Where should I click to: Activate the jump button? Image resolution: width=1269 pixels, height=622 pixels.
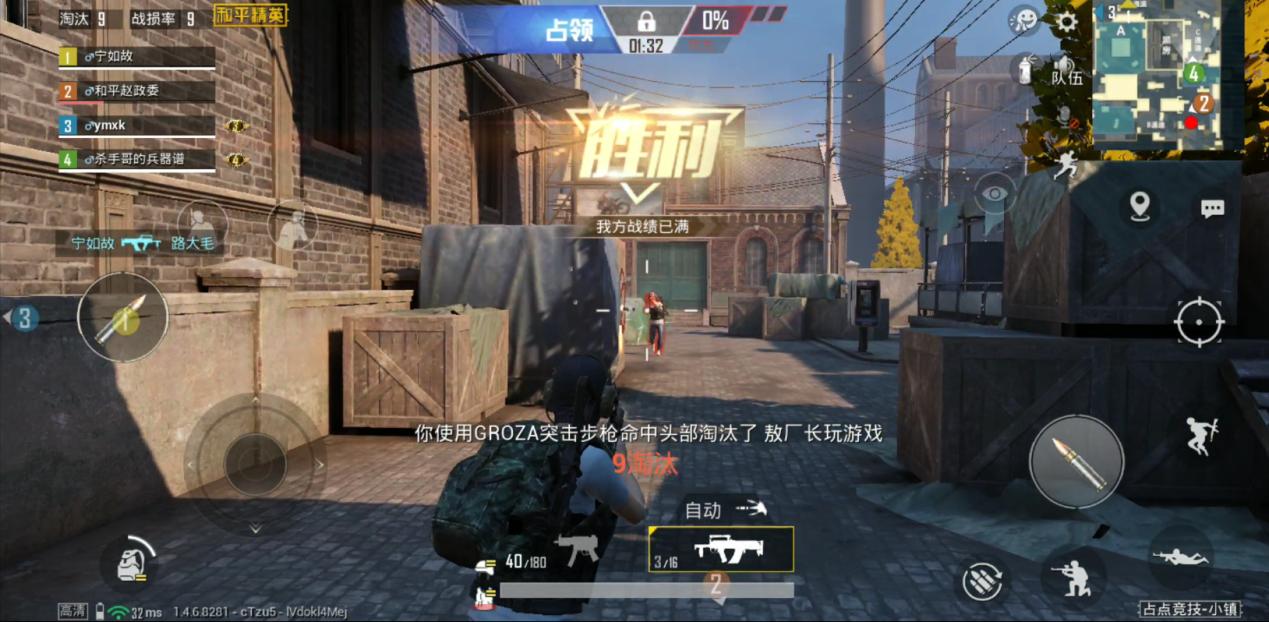[1201, 436]
